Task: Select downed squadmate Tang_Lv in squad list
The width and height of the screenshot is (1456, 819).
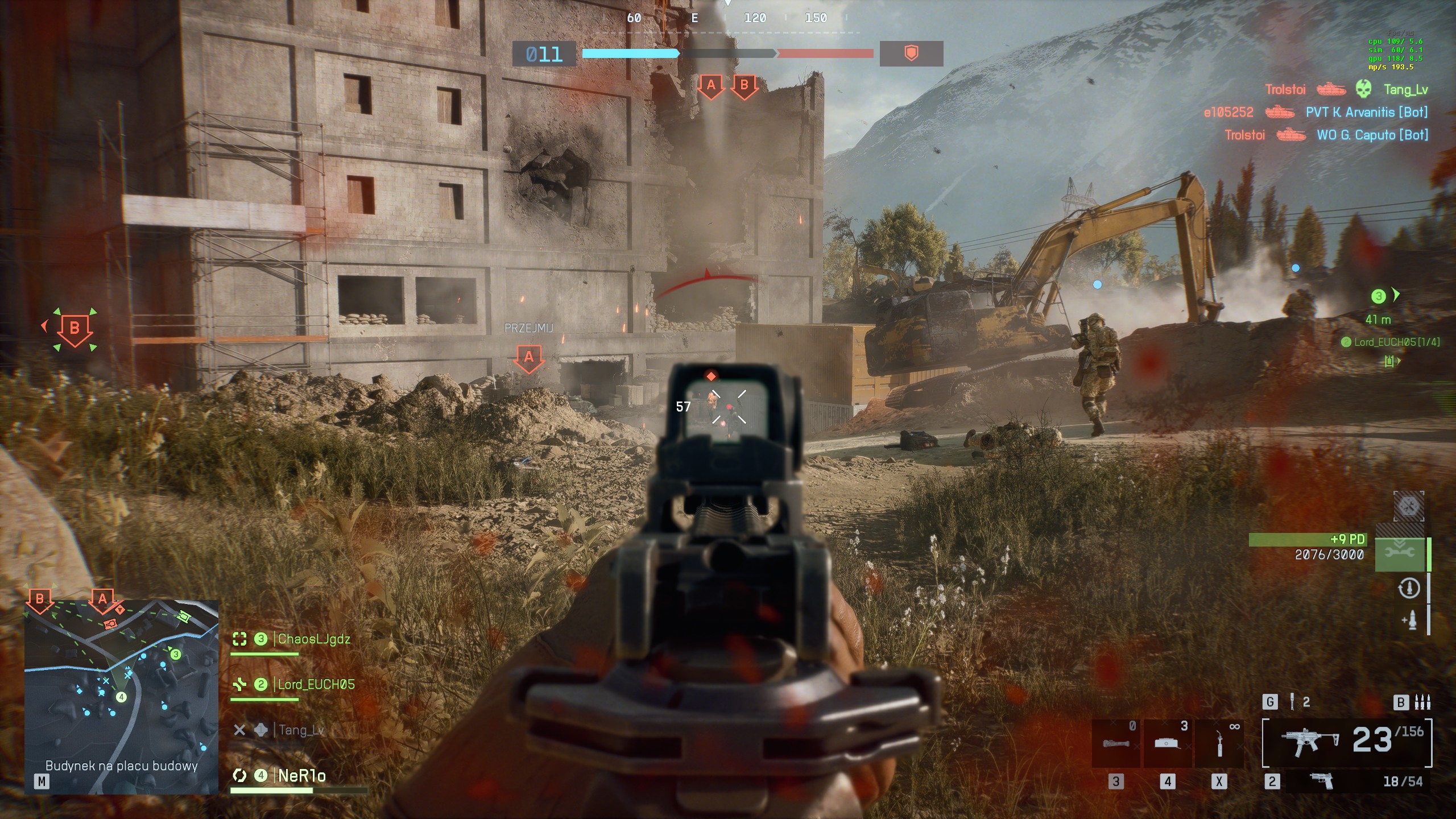Action: [301, 730]
